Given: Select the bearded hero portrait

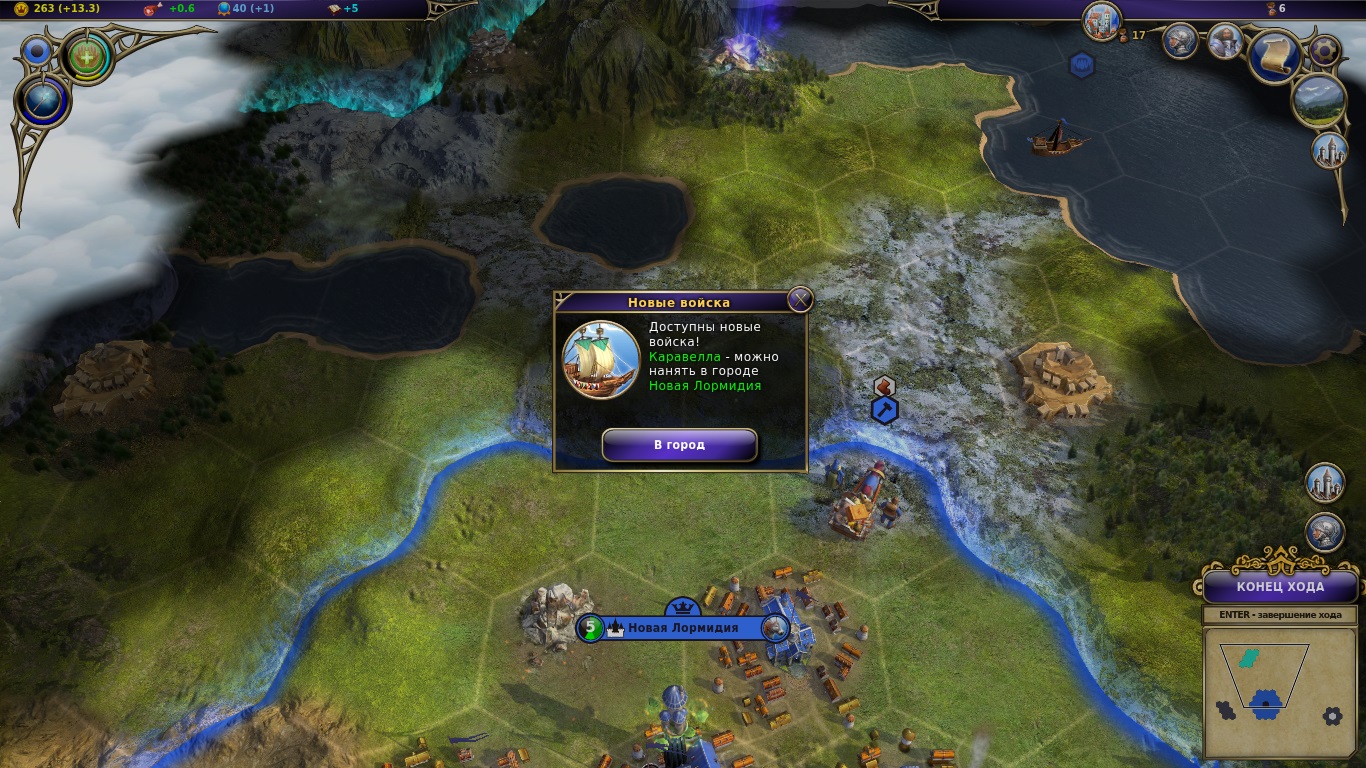Looking at the screenshot, I should 1225,41.
